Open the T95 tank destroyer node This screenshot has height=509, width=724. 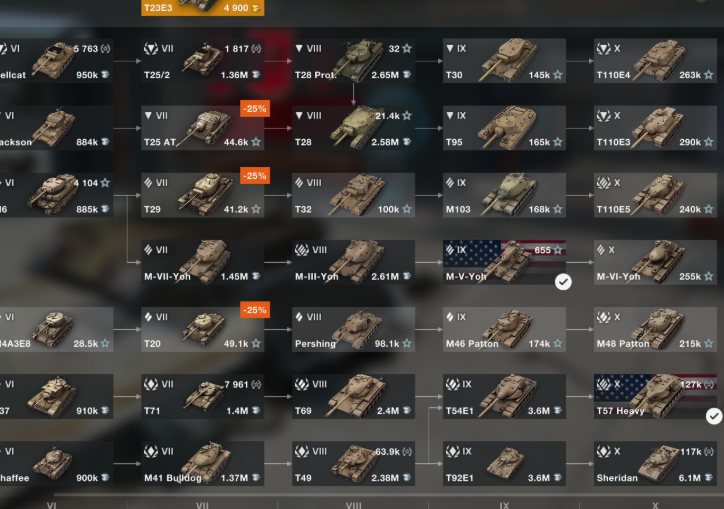(504, 128)
